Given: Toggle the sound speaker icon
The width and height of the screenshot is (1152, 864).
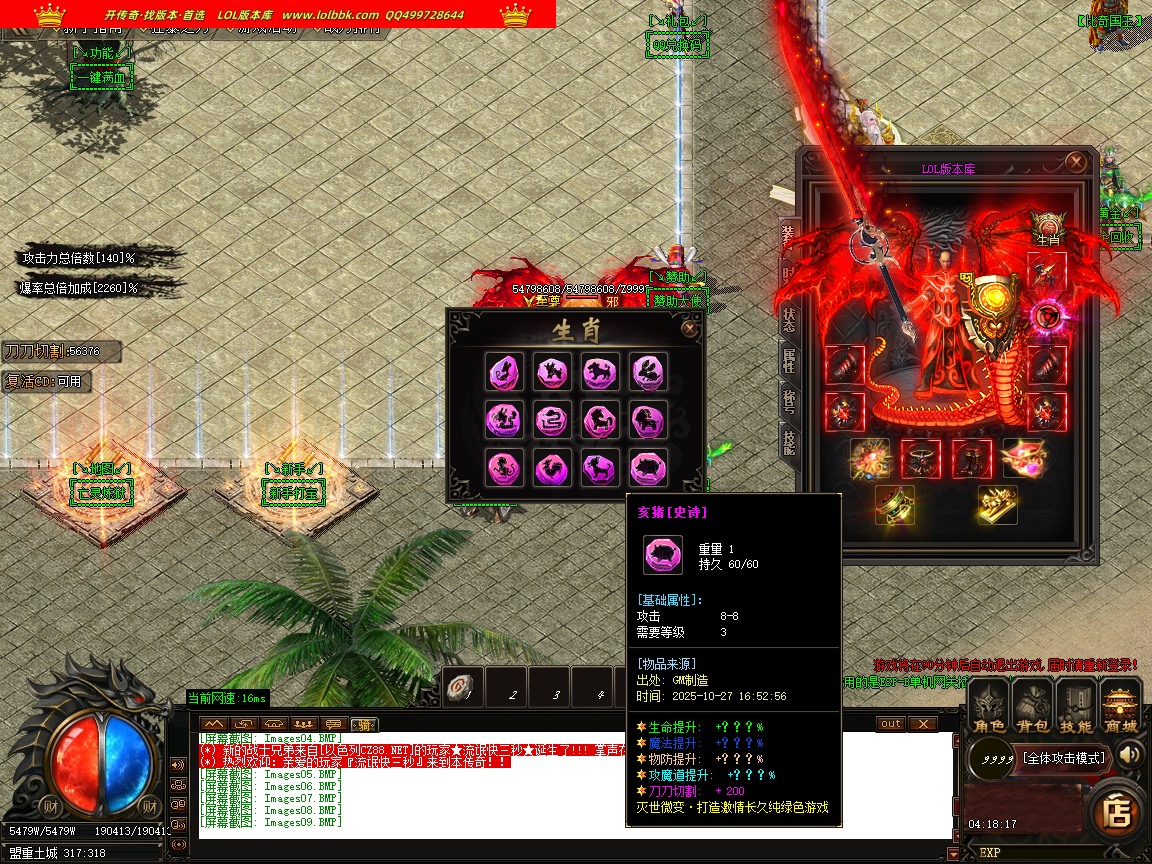Looking at the screenshot, I should [1130, 754].
